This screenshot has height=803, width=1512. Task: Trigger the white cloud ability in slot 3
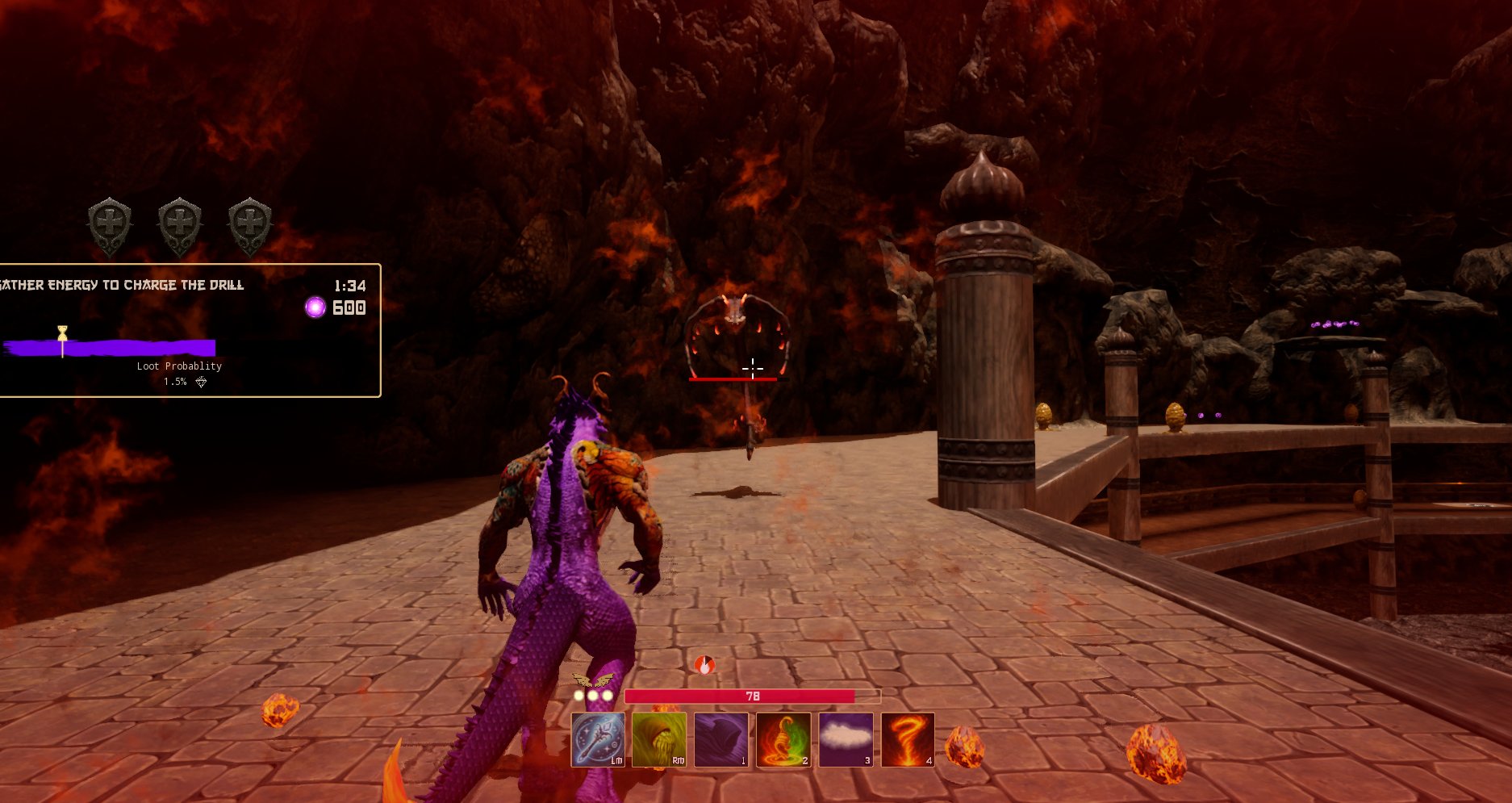click(x=846, y=739)
